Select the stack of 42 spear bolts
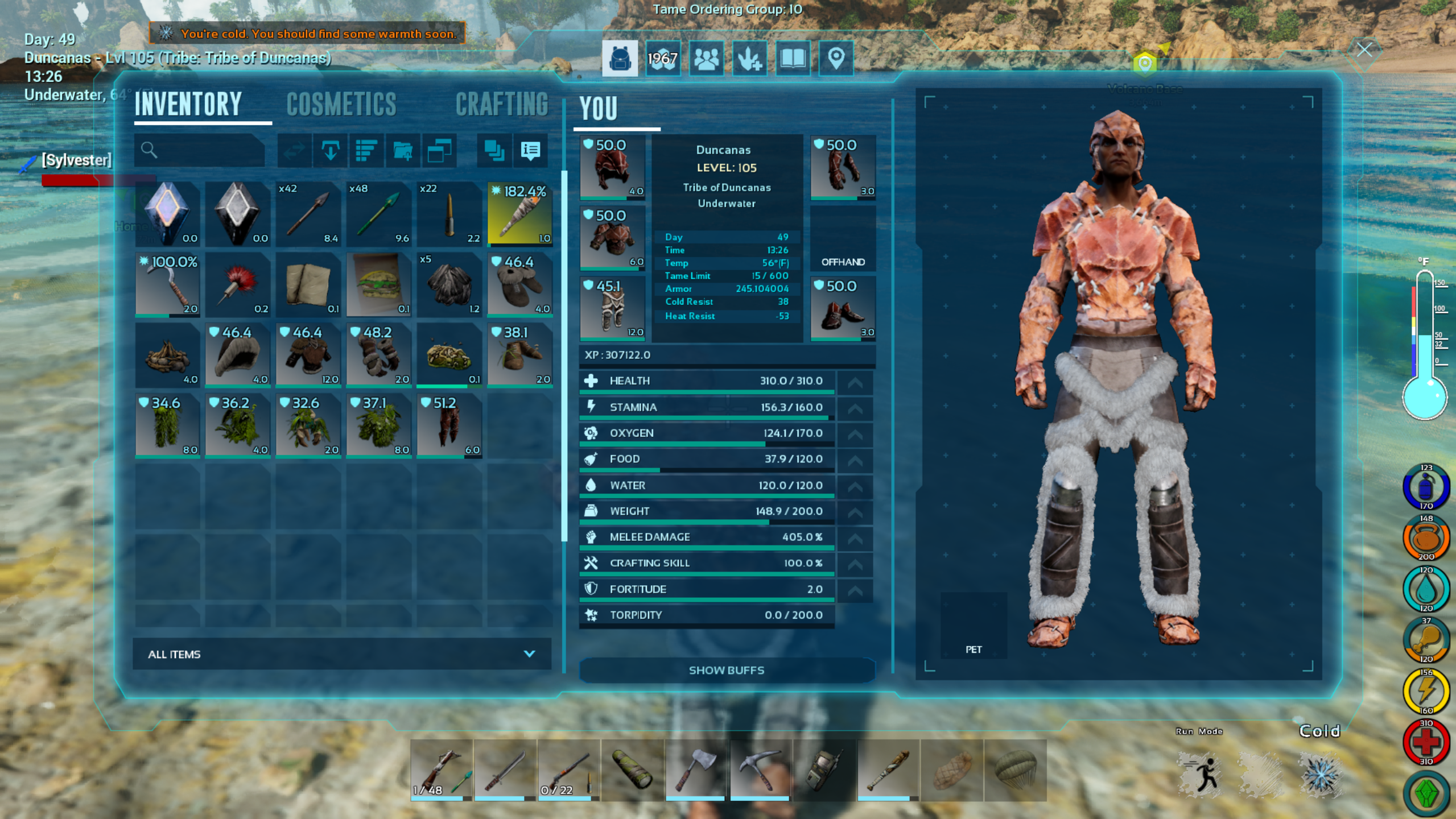 click(308, 214)
